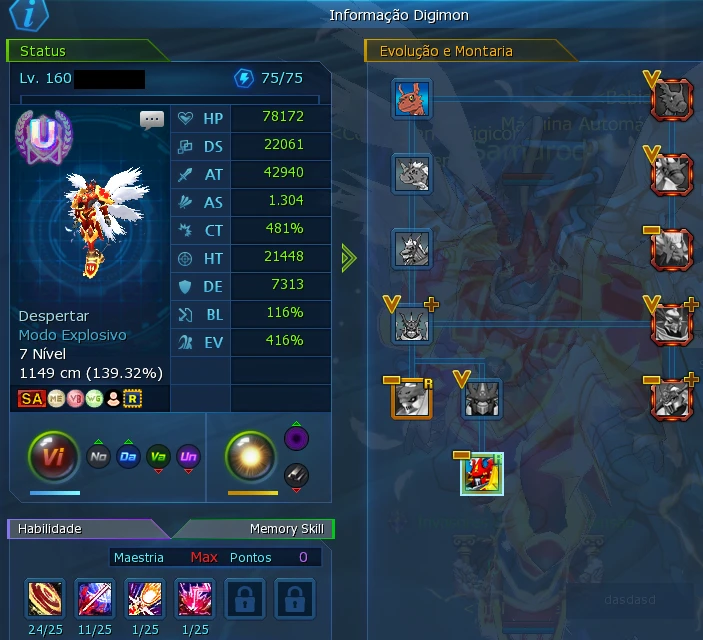Click the blue Da attribute icon
The height and width of the screenshot is (640, 703).
point(128,458)
